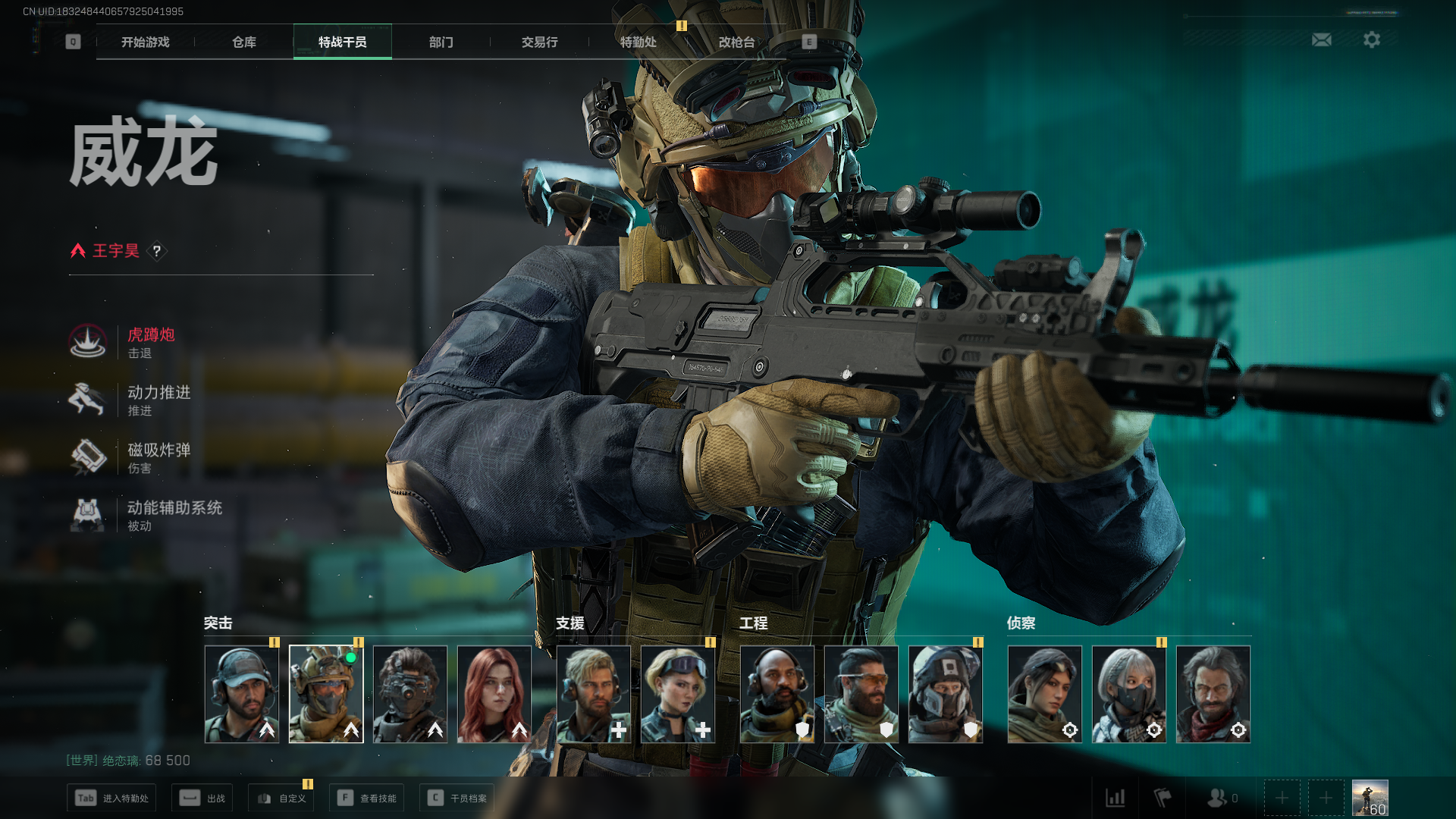
Task: Choose the red-haired assault operator portrait
Action: click(494, 694)
